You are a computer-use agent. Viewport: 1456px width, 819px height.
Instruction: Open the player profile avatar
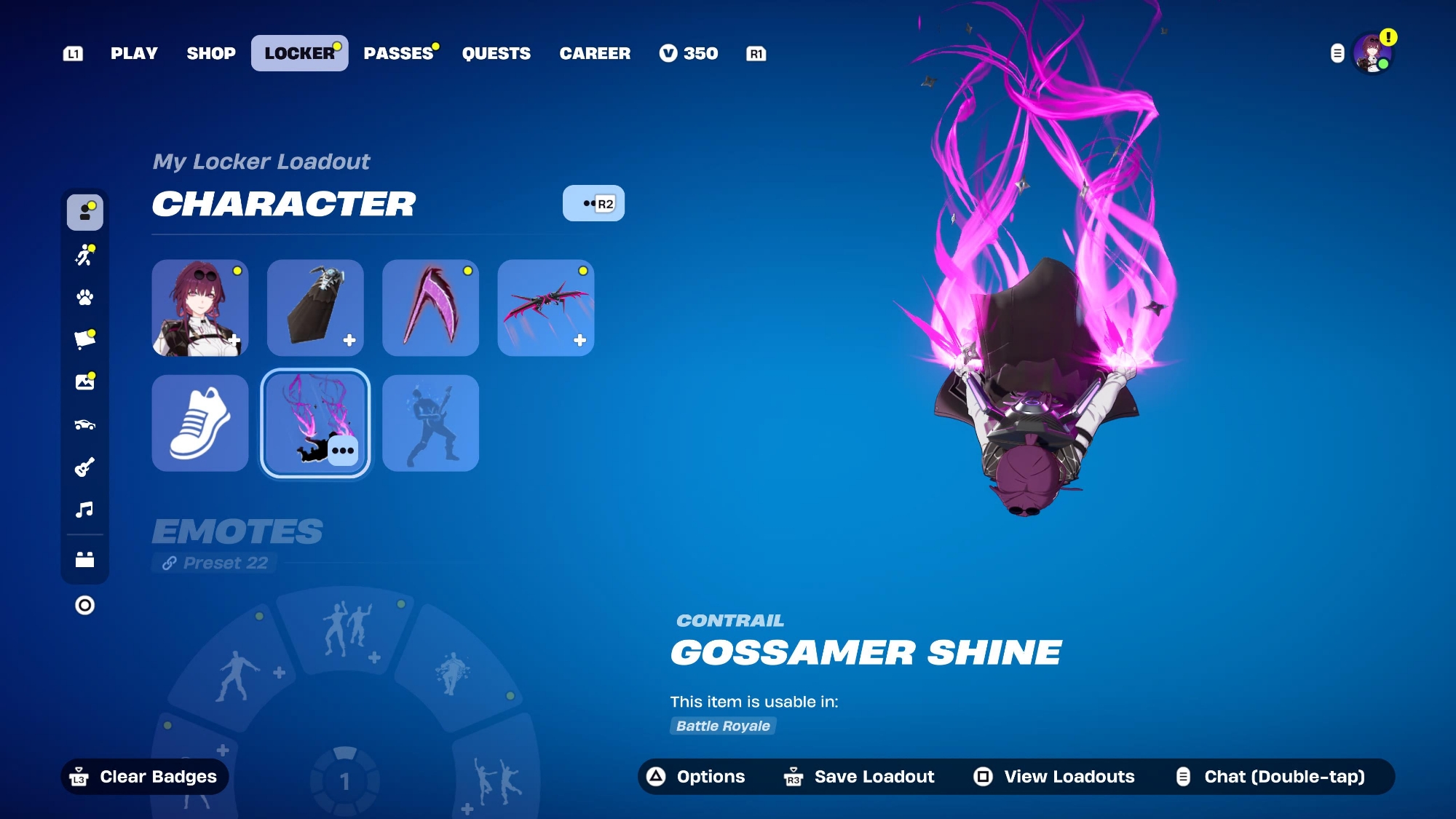pos(1372,54)
